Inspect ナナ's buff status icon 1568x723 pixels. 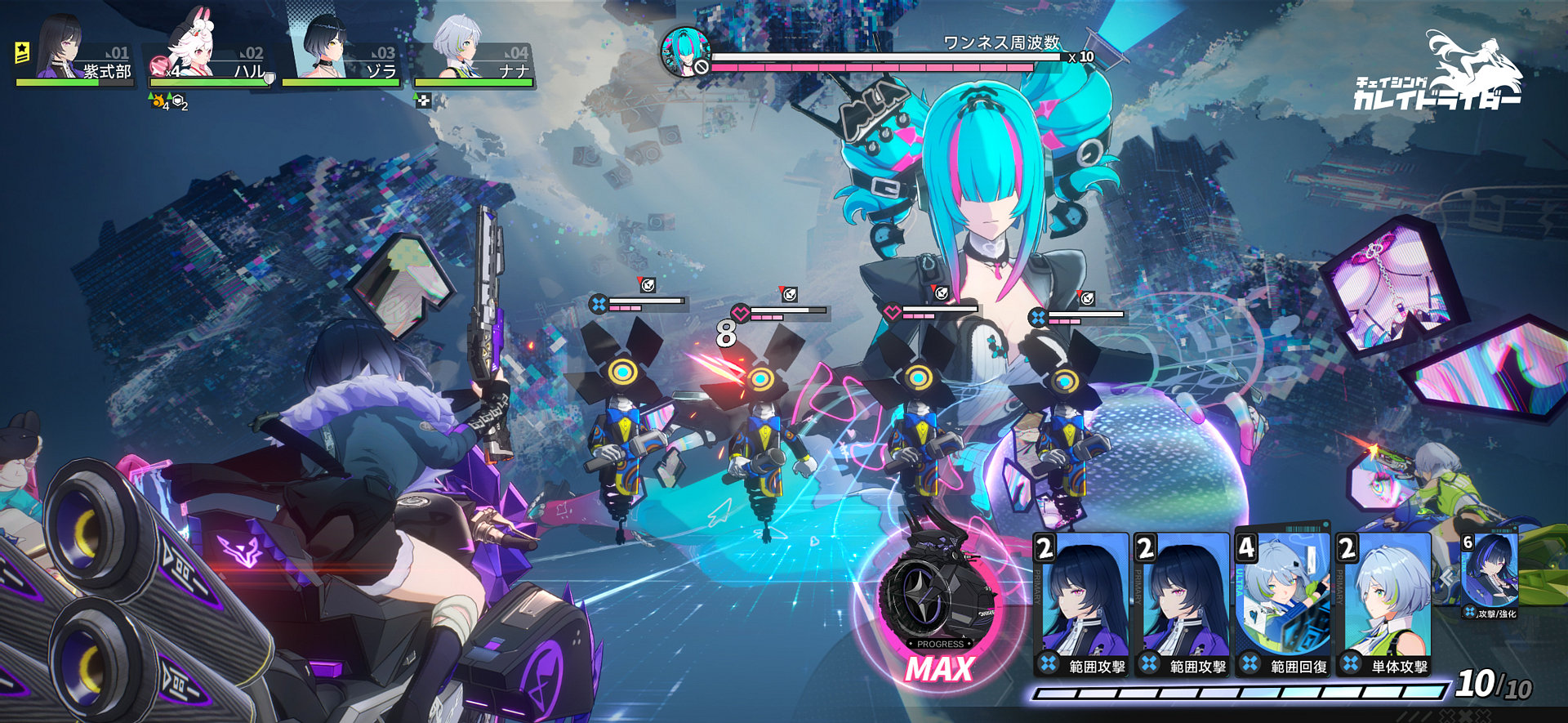click(423, 100)
